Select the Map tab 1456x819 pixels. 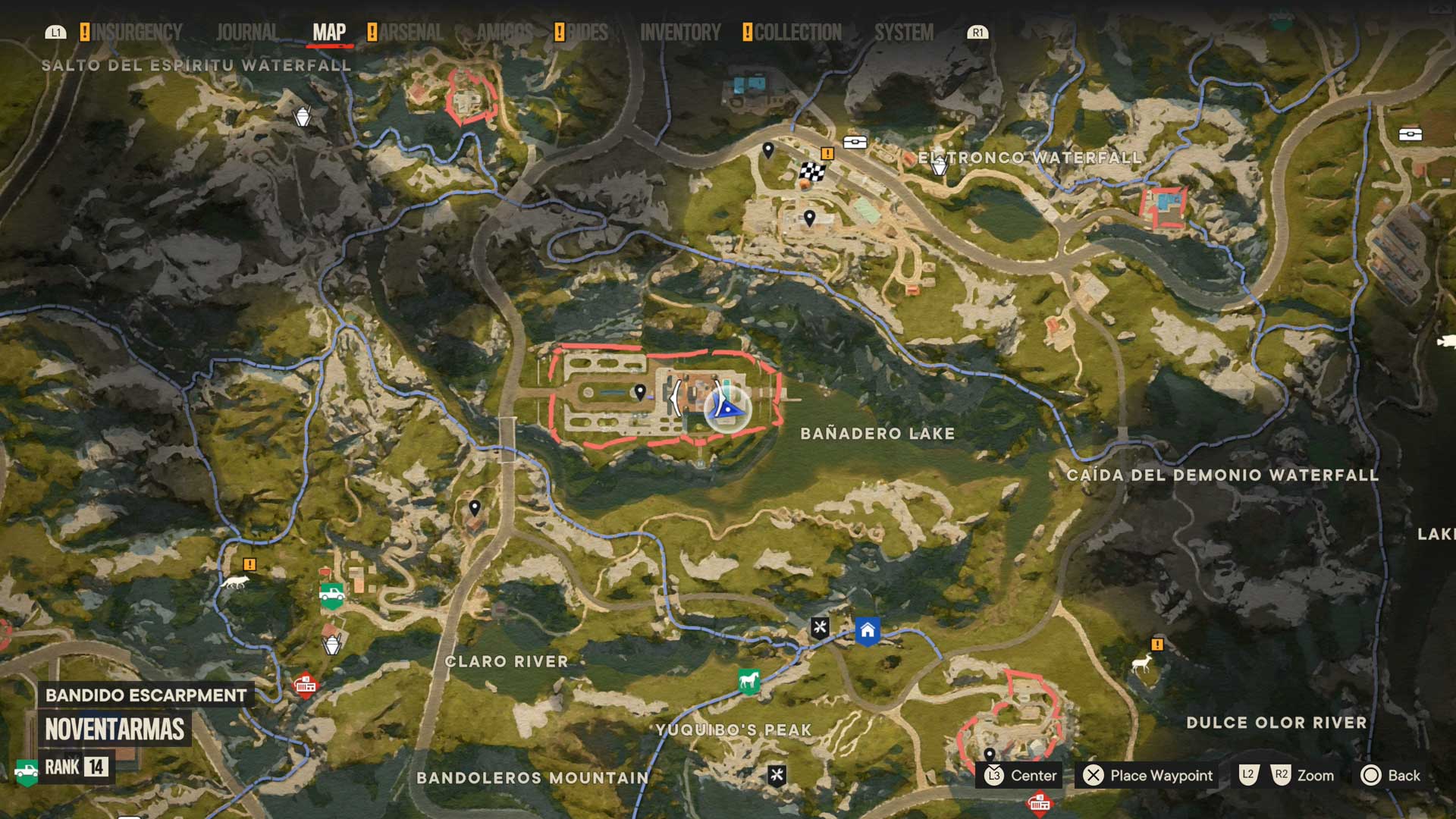(329, 33)
